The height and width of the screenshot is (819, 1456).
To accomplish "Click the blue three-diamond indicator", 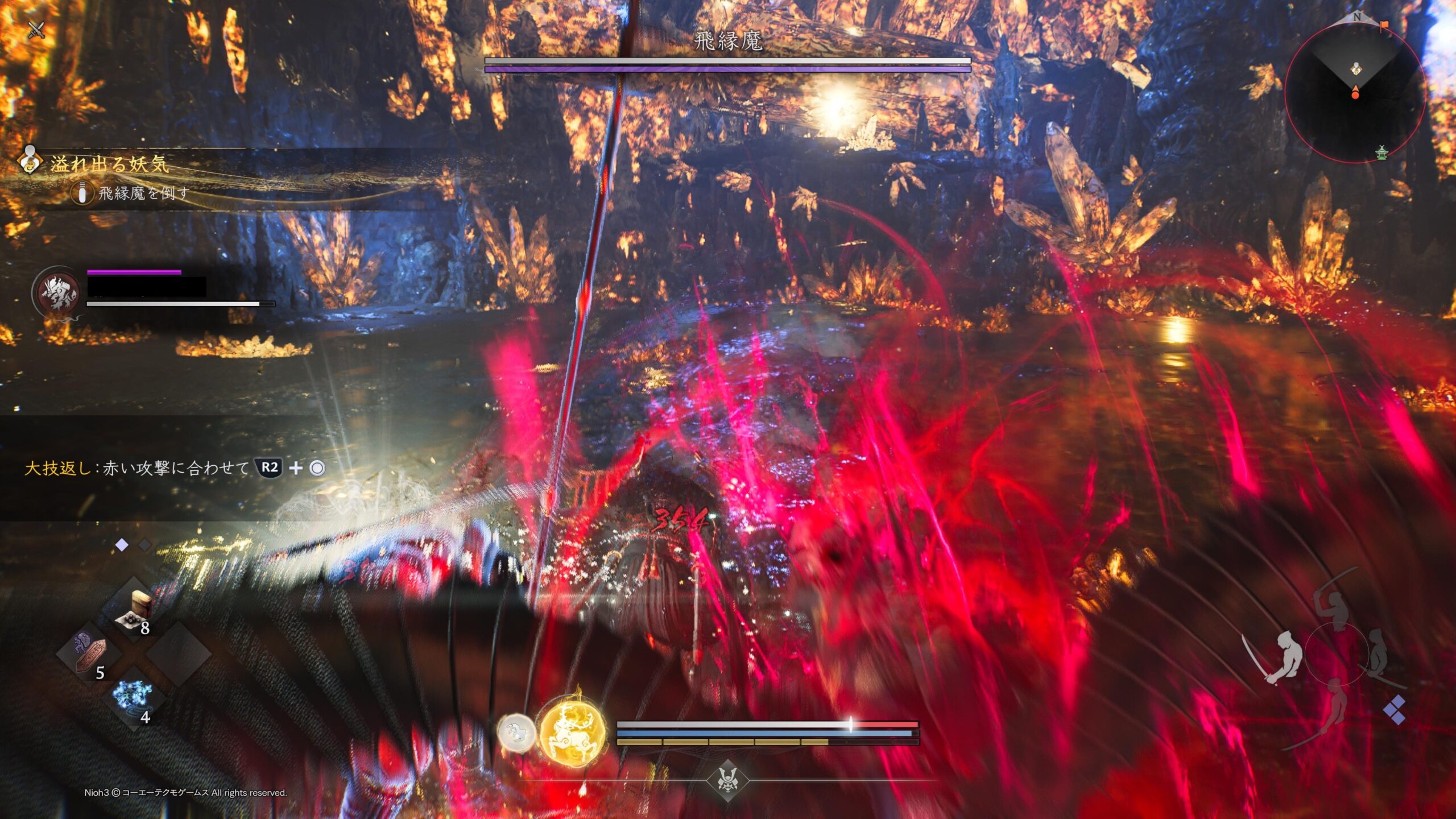I will (1394, 709).
